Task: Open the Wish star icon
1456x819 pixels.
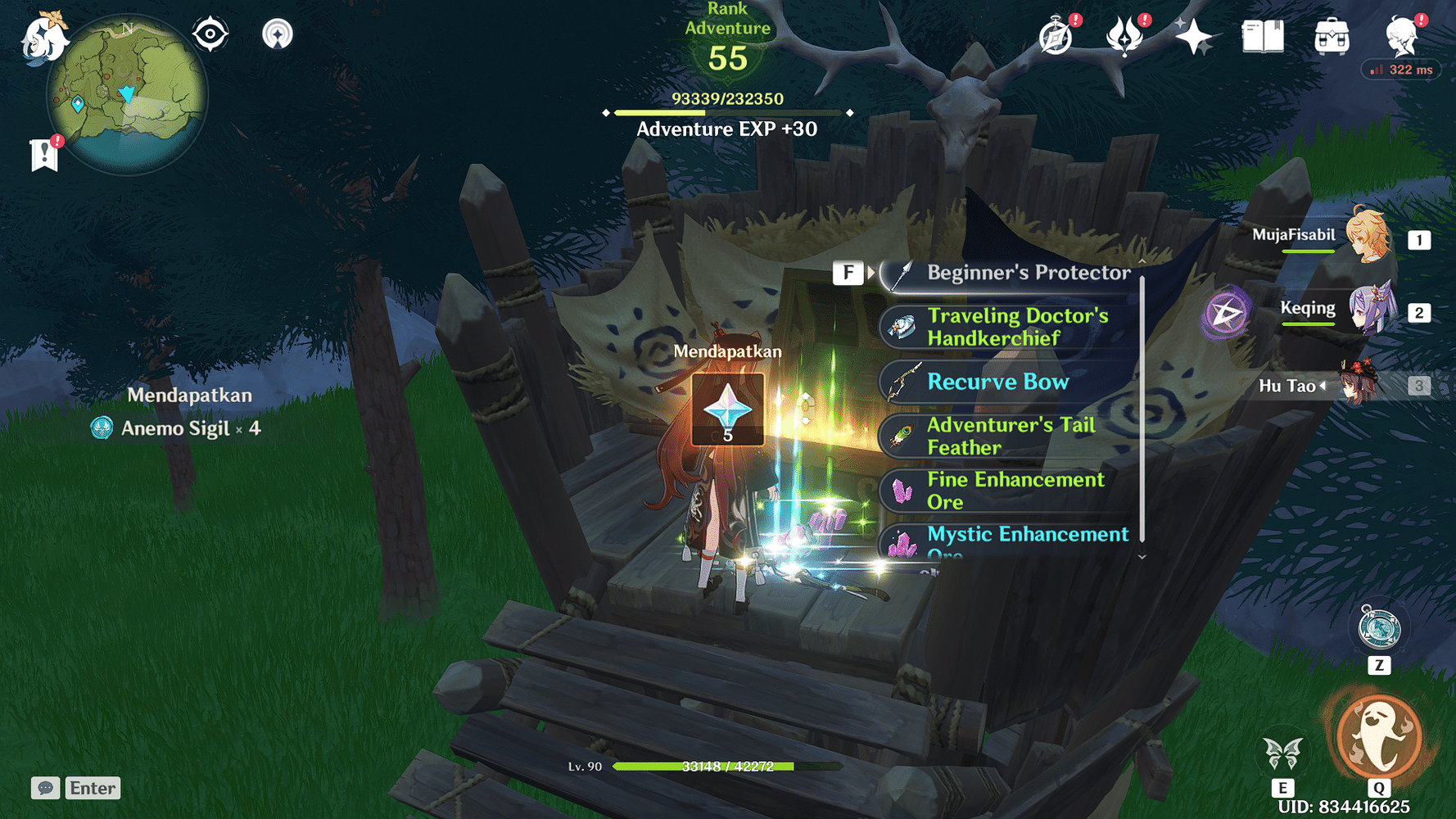Action: pos(1196,36)
